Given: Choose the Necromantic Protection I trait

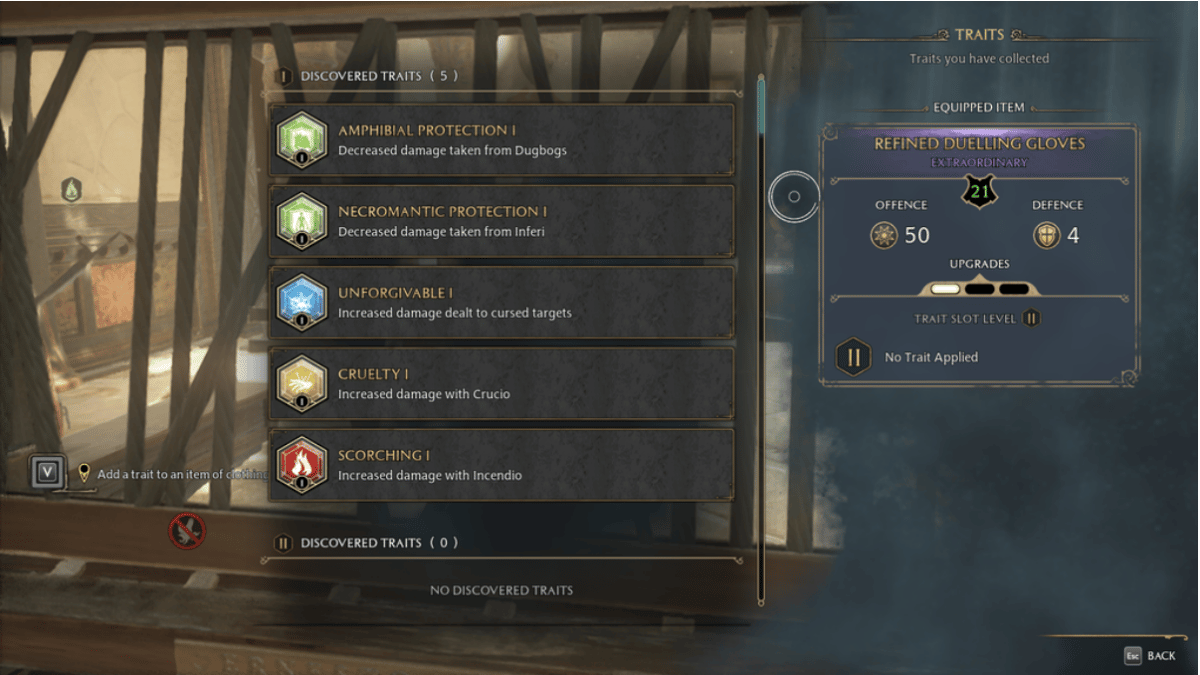Looking at the screenshot, I should tap(501, 221).
